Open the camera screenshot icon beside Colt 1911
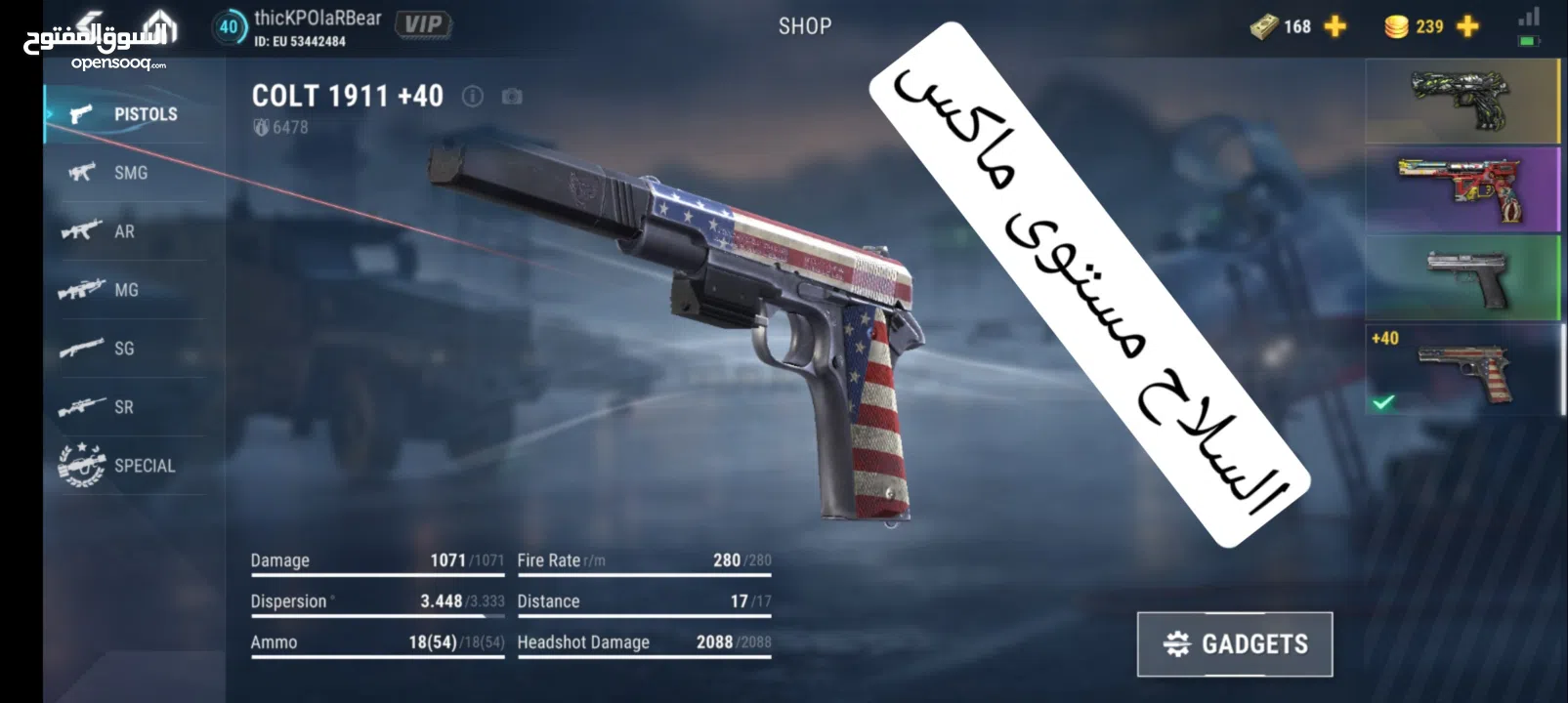Viewport: 1568px width, 703px height. click(512, 97)
